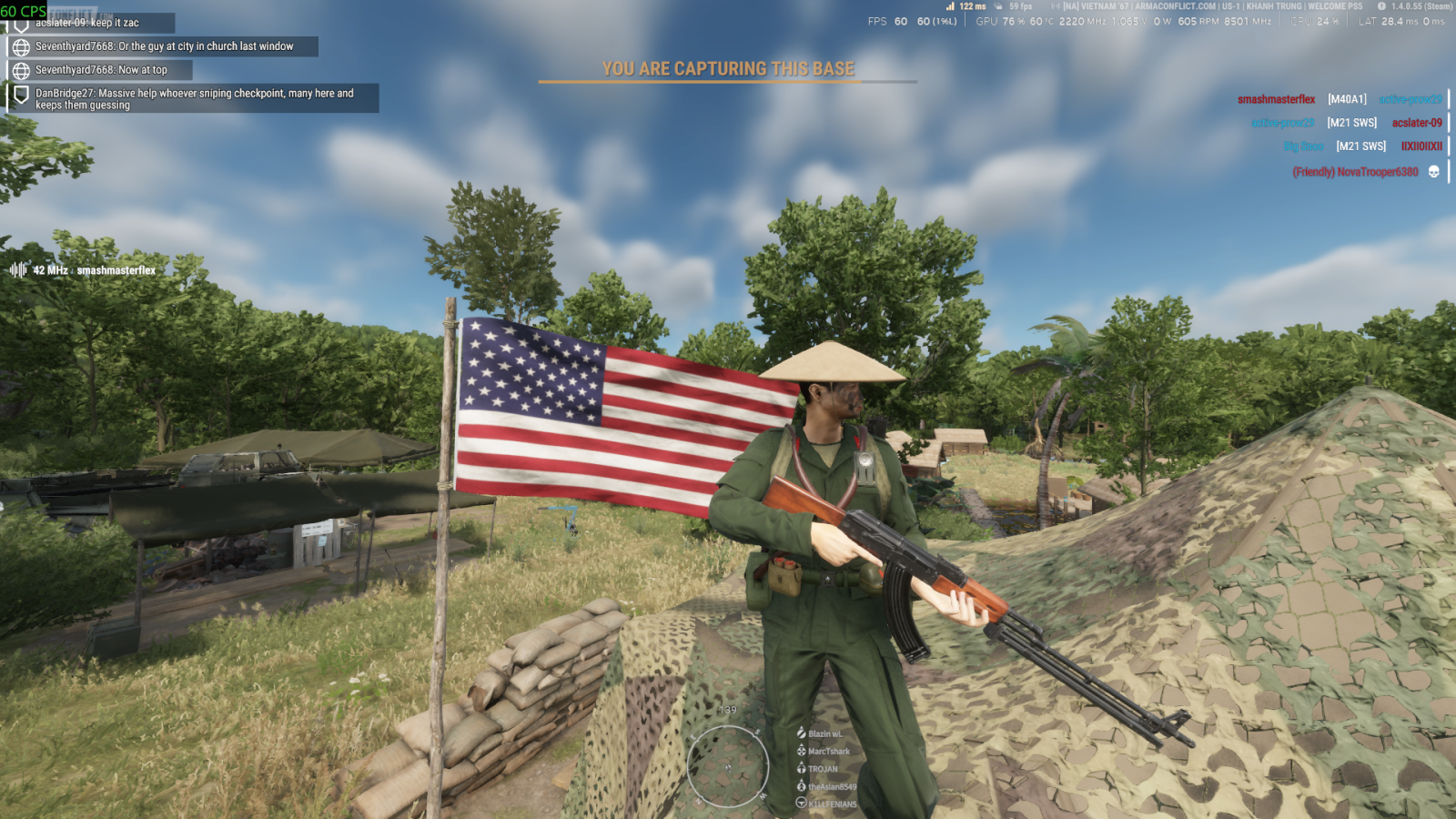This screenshot has height=819, width=1456.
Task: Select squad member TROJAN
Action: 823,769
